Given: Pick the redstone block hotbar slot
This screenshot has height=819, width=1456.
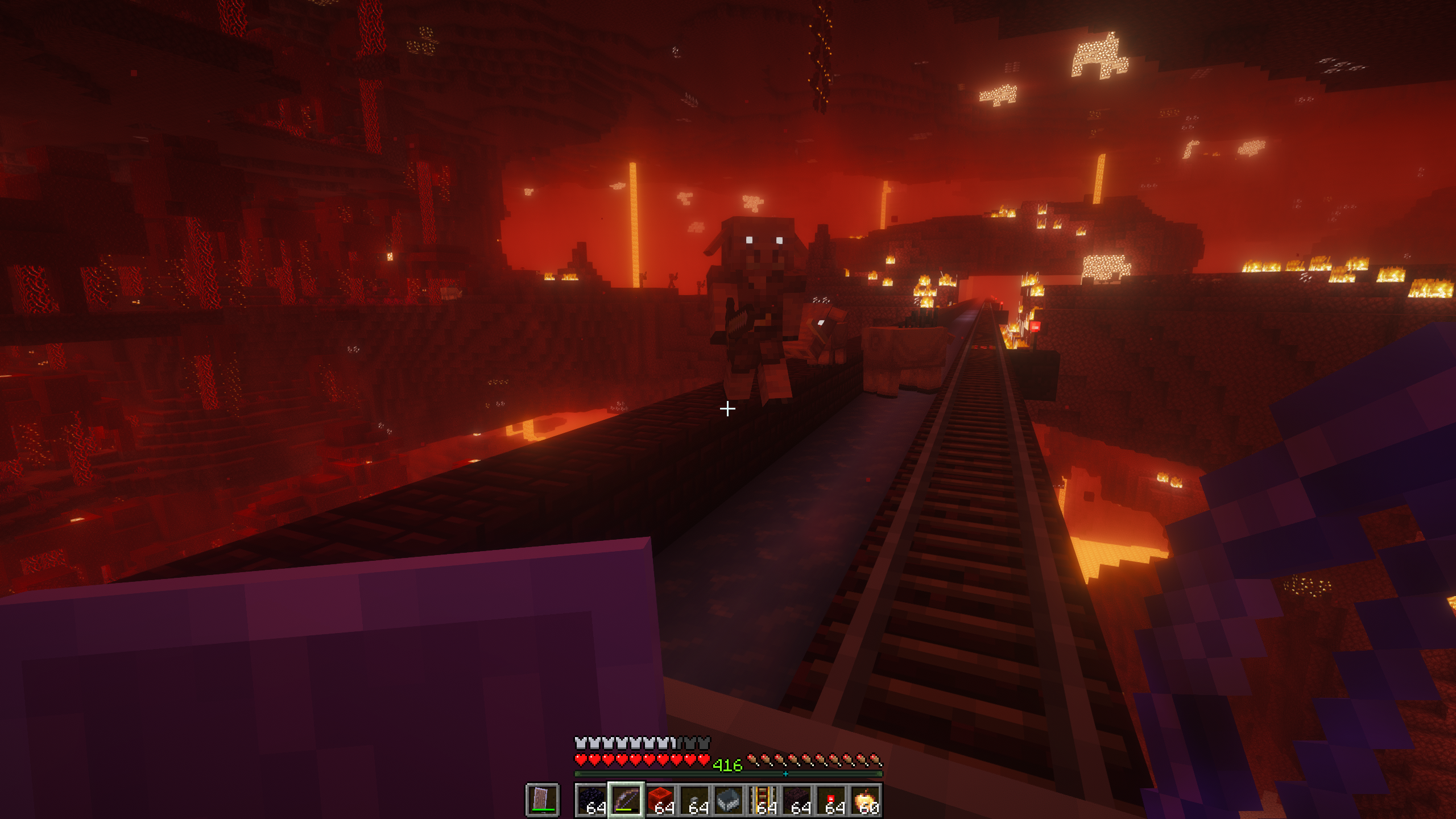Looking at the screenshot, I should point(660,800).
